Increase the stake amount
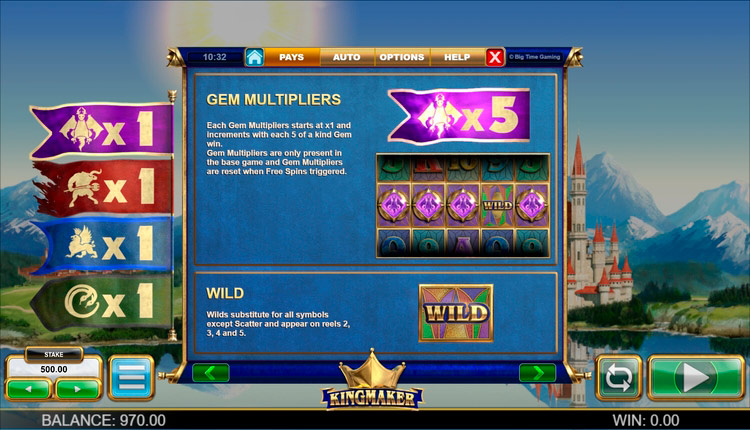 [77, 388]
